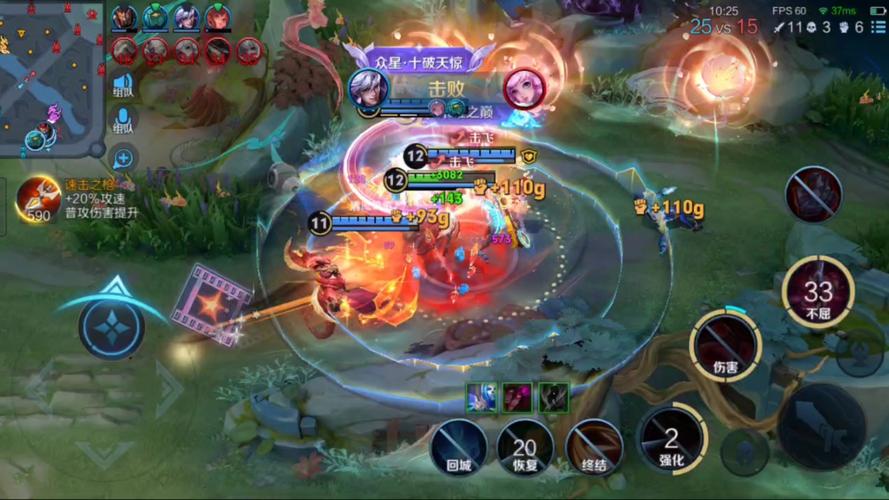Cast the 伤害 skill
This screenshot has height=500, width=889.
(725, 345)
